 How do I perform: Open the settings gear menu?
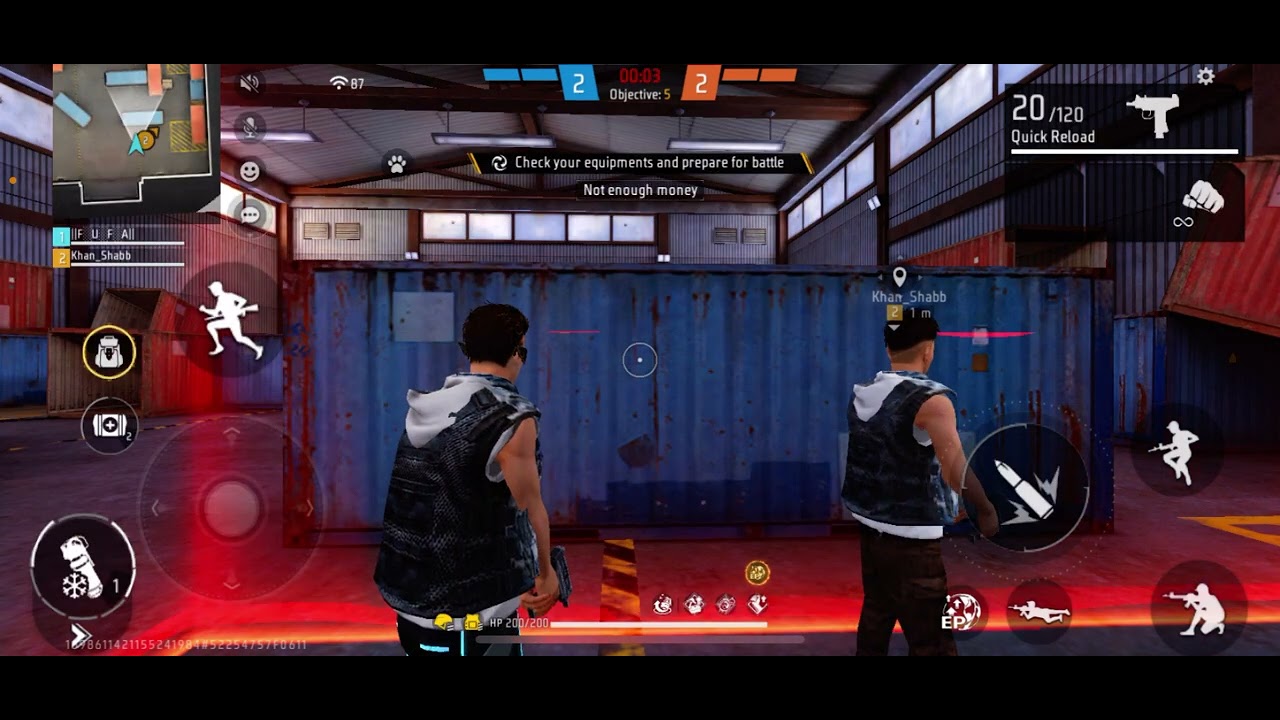click(x=1205, y=77)
